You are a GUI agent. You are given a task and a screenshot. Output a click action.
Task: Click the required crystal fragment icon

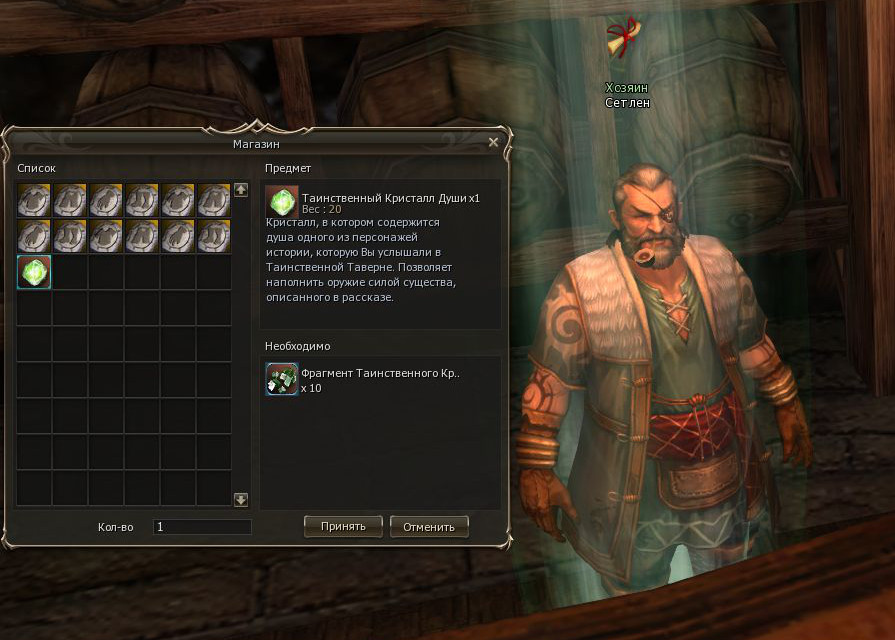coord(281,380)
